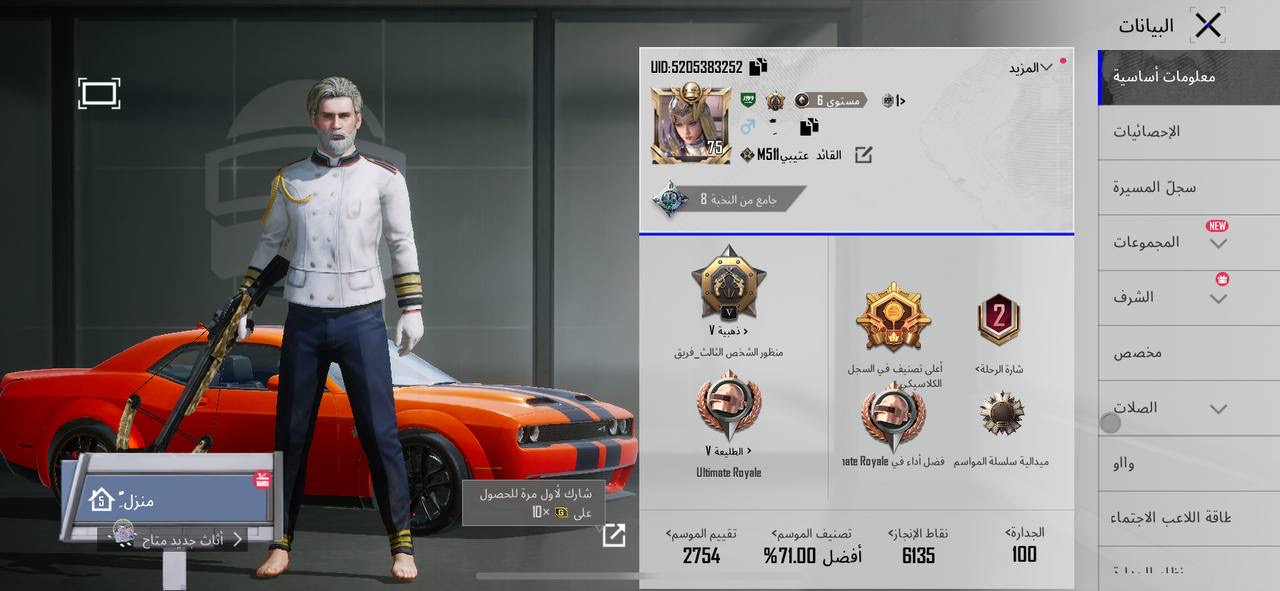Click the player avatar portrait

point(689,125)
